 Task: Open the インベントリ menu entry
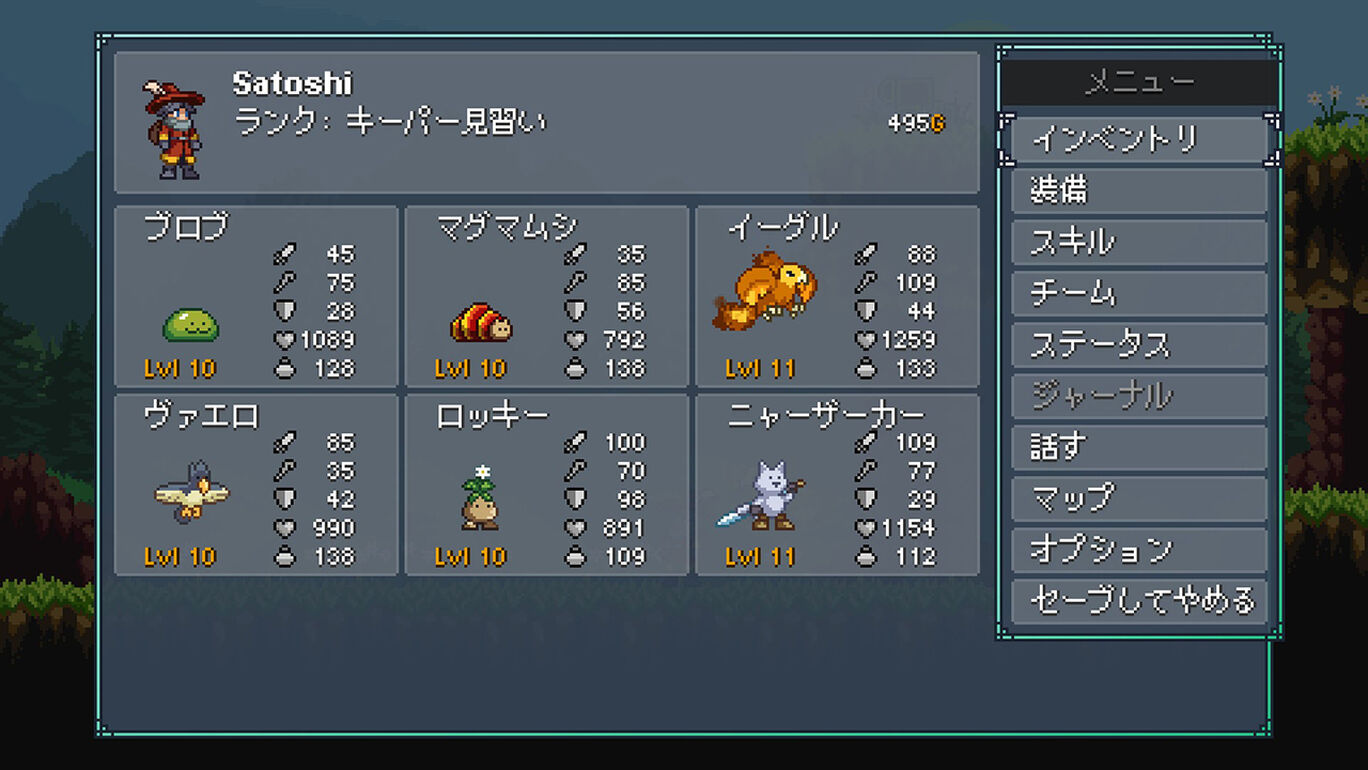tap(1139, 139)
